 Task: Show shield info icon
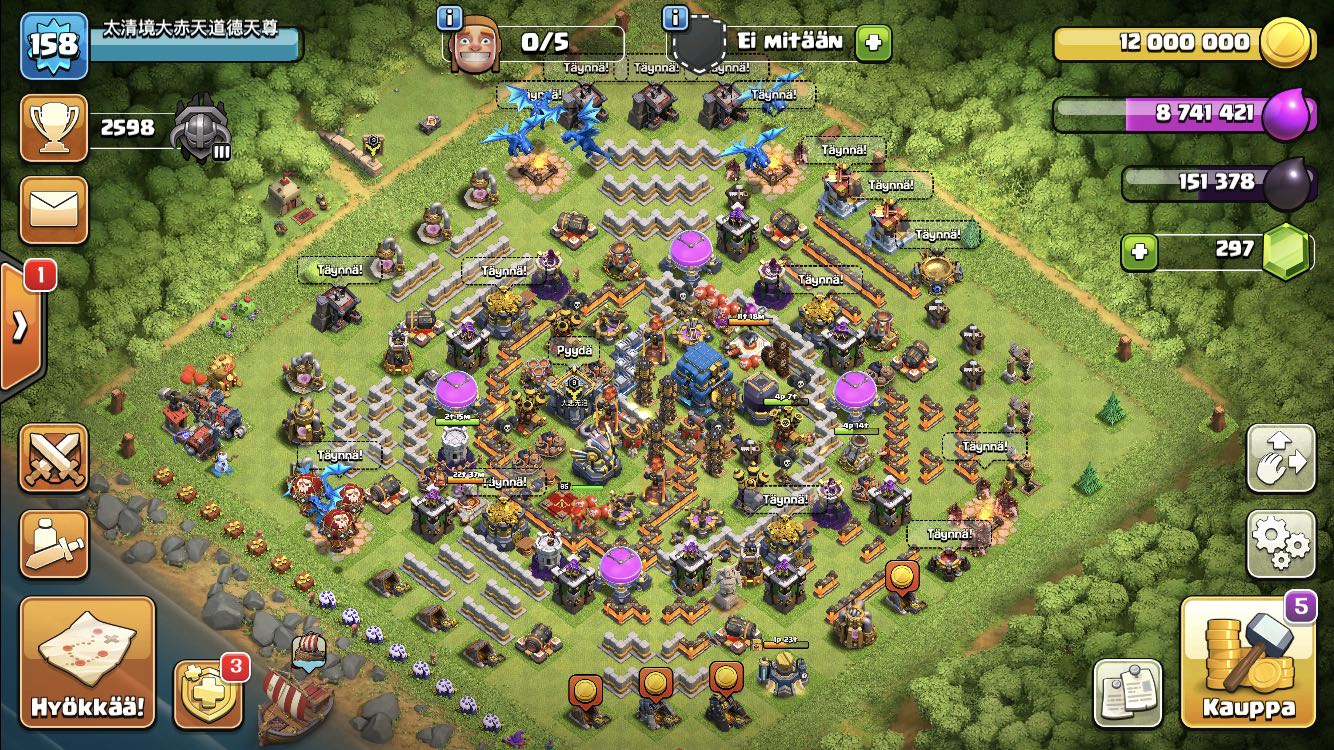[x=677, y=17]
